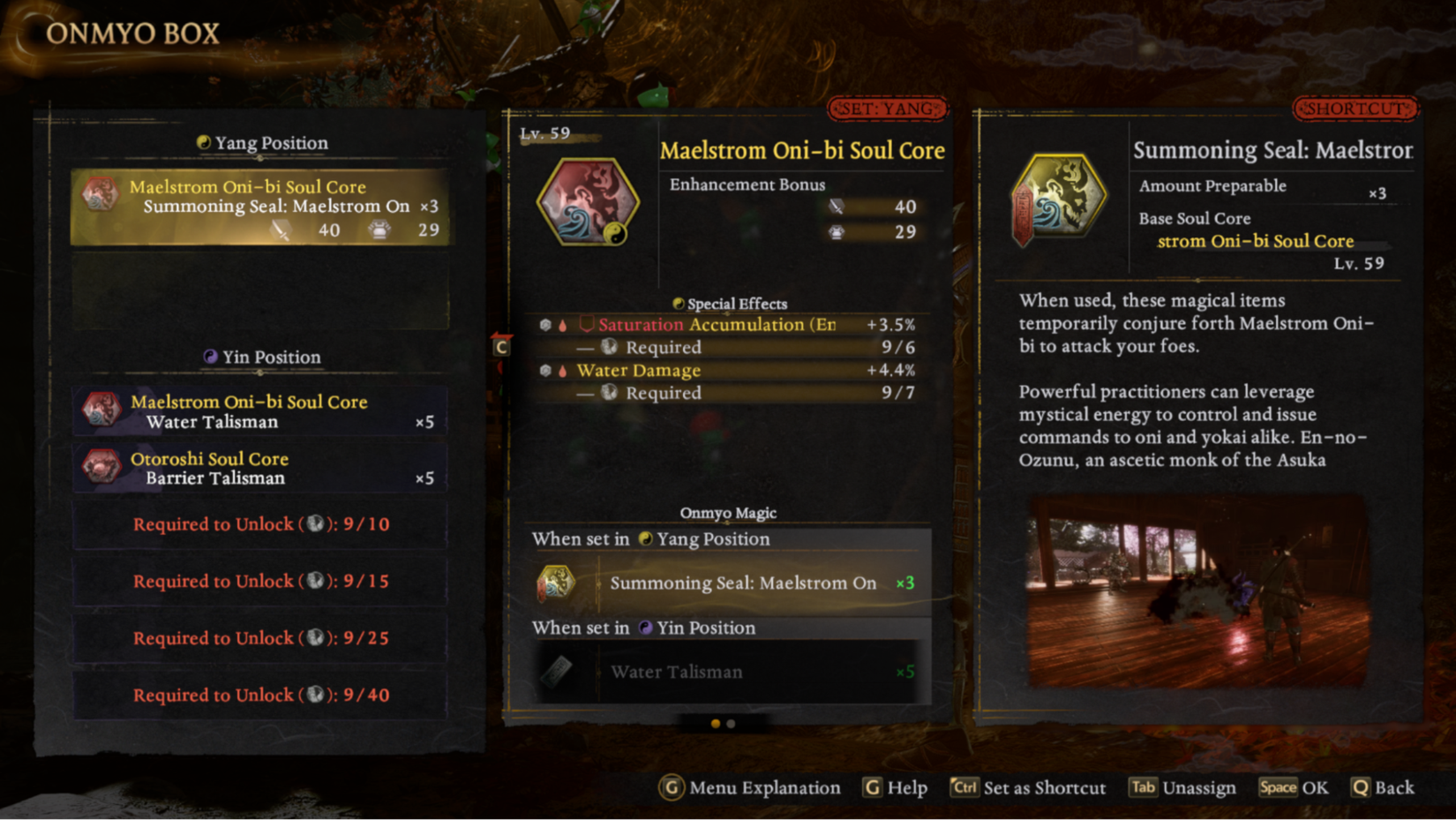The height and width of the screenshot is (820, 1456).
Task: Click the C key marker beside Special Effects
Action: tap(500, 348)
